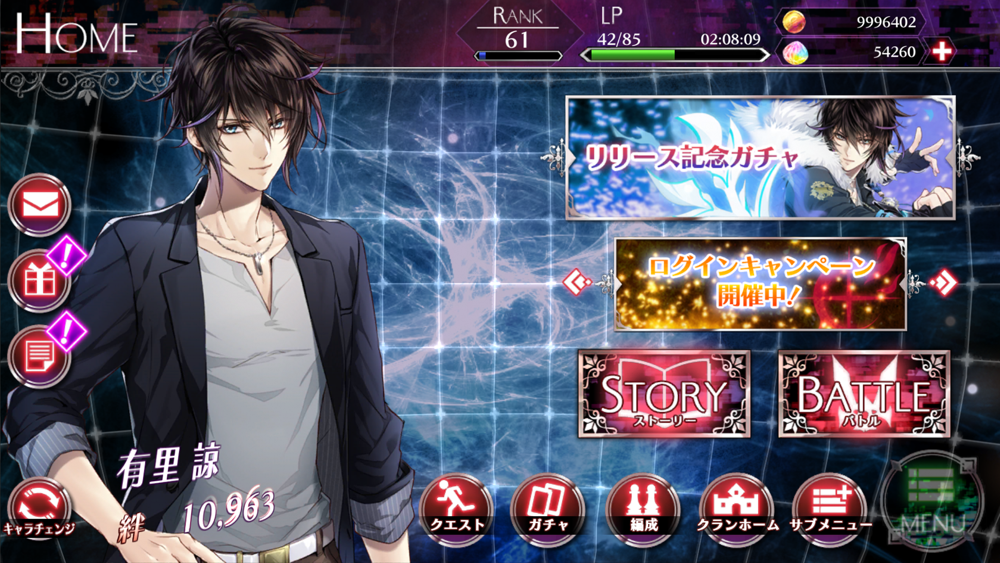
Task: Open the ログインキャンペーン banner
Action: click(760, 284)
